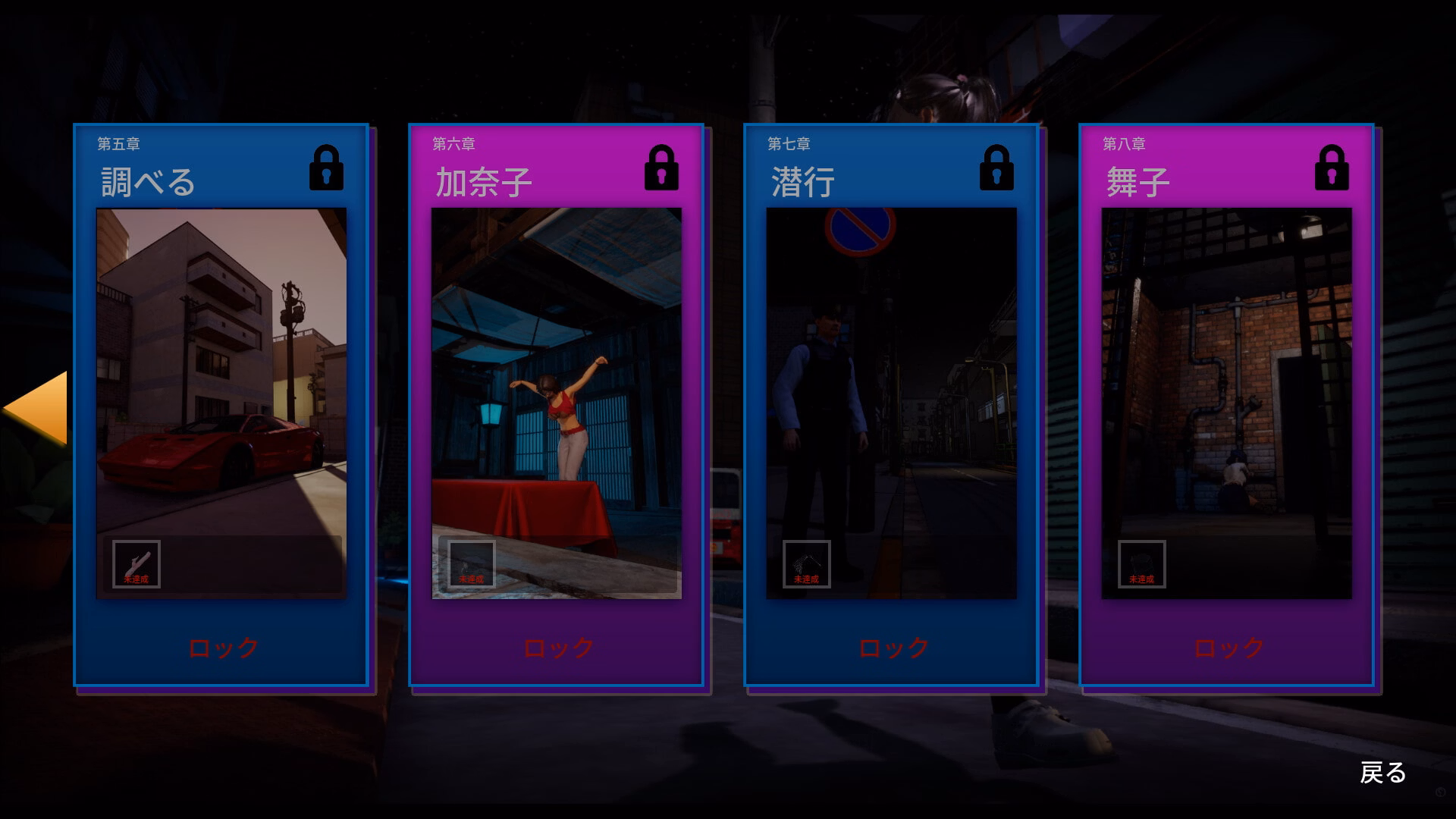Screen dimensions: 1456x819
Task: Select the 未達成 achievement icon in chapter five
Action: [135, 563]
